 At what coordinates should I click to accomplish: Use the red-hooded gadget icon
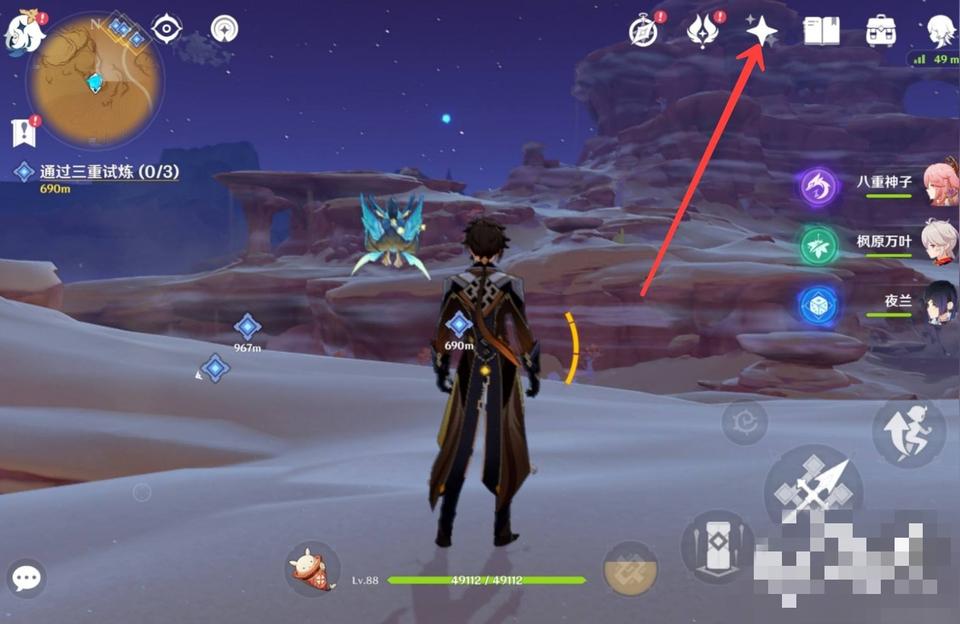click(x=311, y=570)
